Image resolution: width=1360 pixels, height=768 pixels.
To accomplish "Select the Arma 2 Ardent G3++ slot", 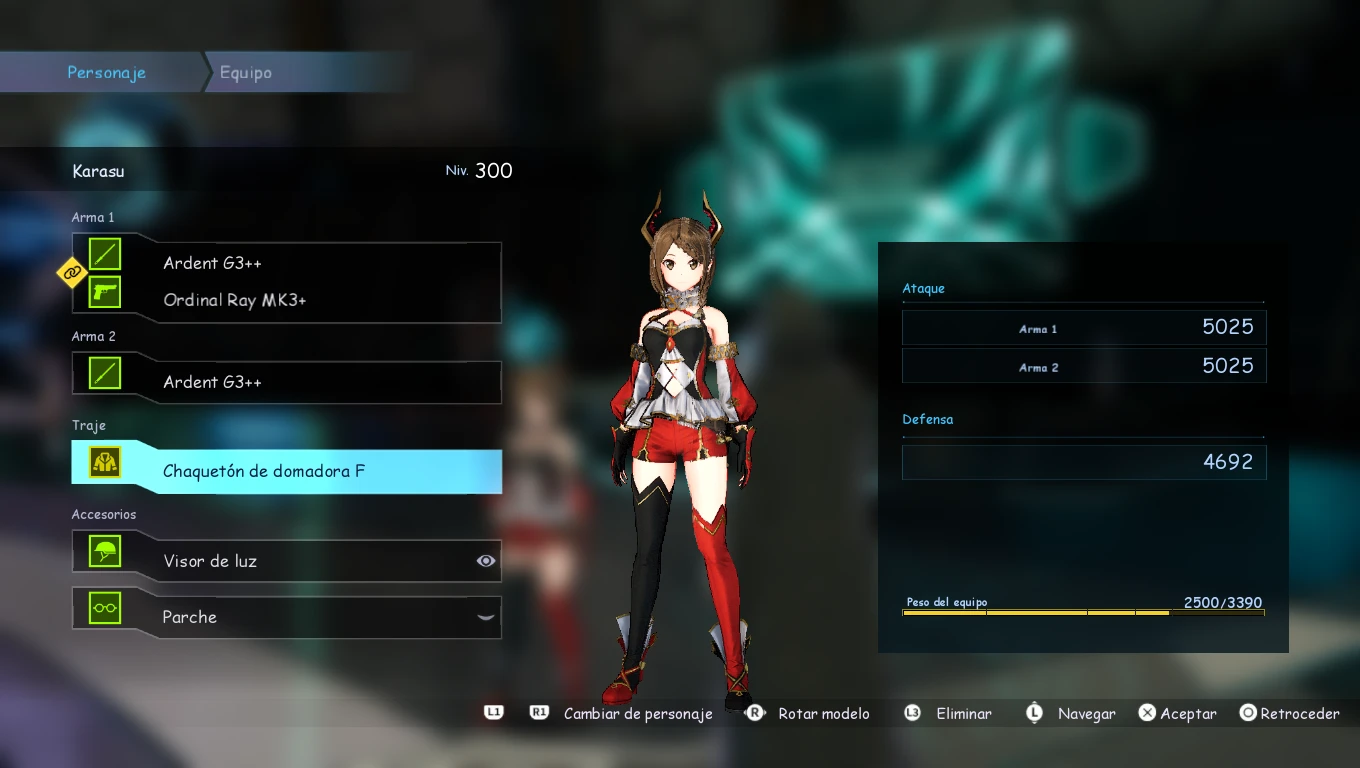I will pyautogui.click(x=212, y=382).
